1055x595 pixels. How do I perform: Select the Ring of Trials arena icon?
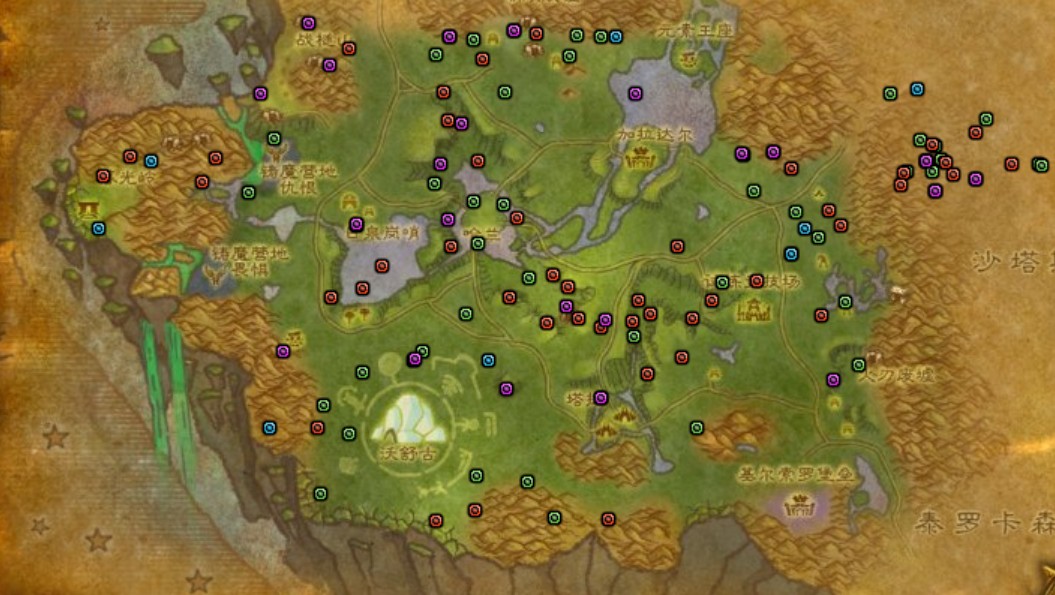click(752, 309)
